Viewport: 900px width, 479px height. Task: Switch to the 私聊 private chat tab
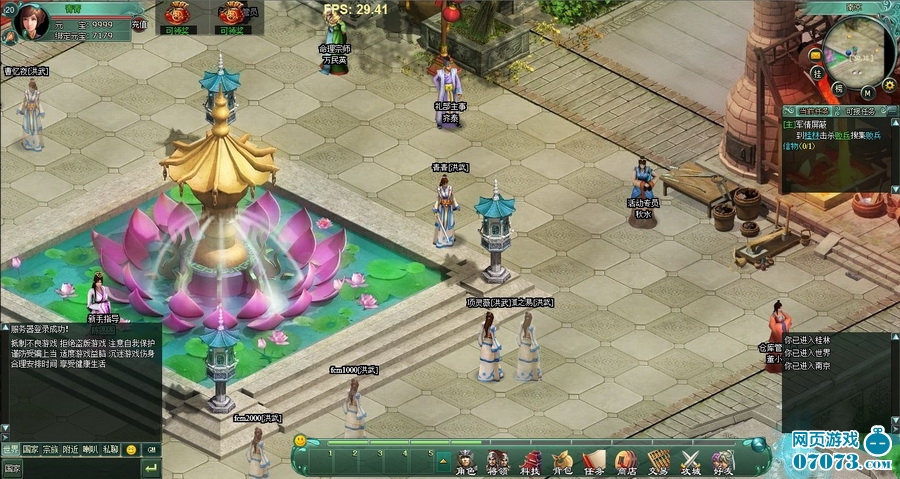[x=110, y=450]
